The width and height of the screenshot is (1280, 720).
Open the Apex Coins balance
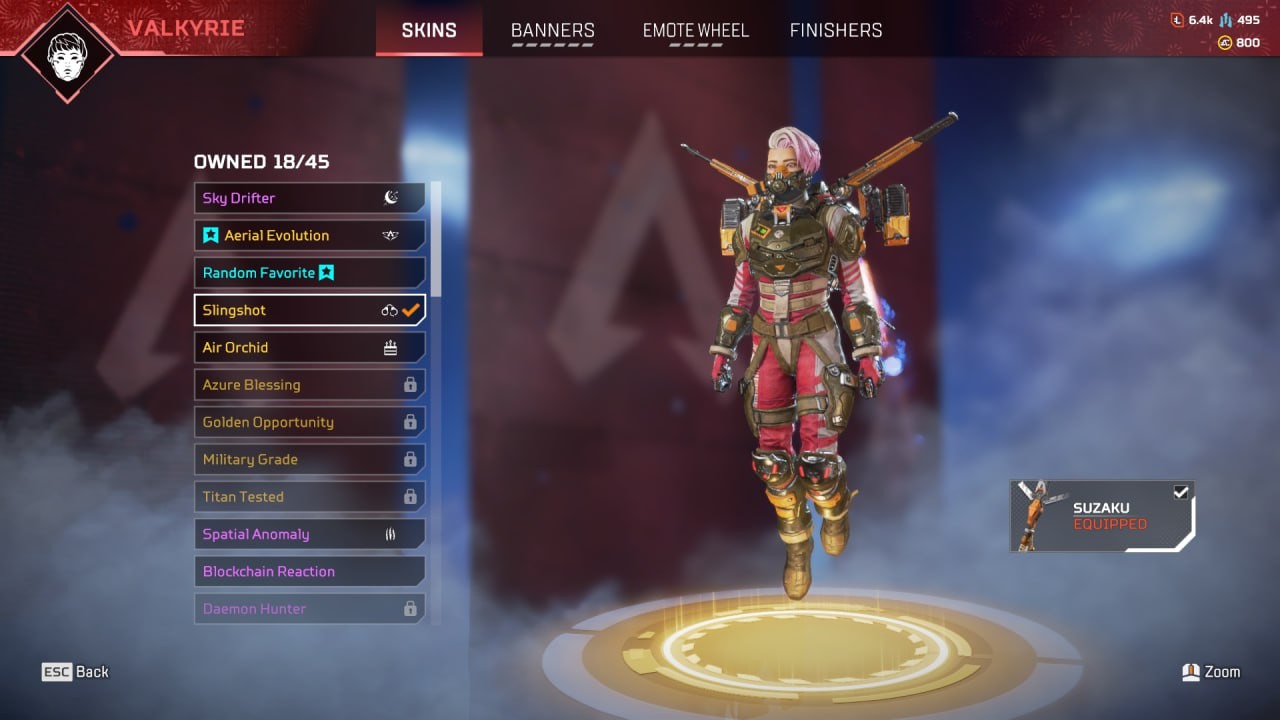point(1239,43)
